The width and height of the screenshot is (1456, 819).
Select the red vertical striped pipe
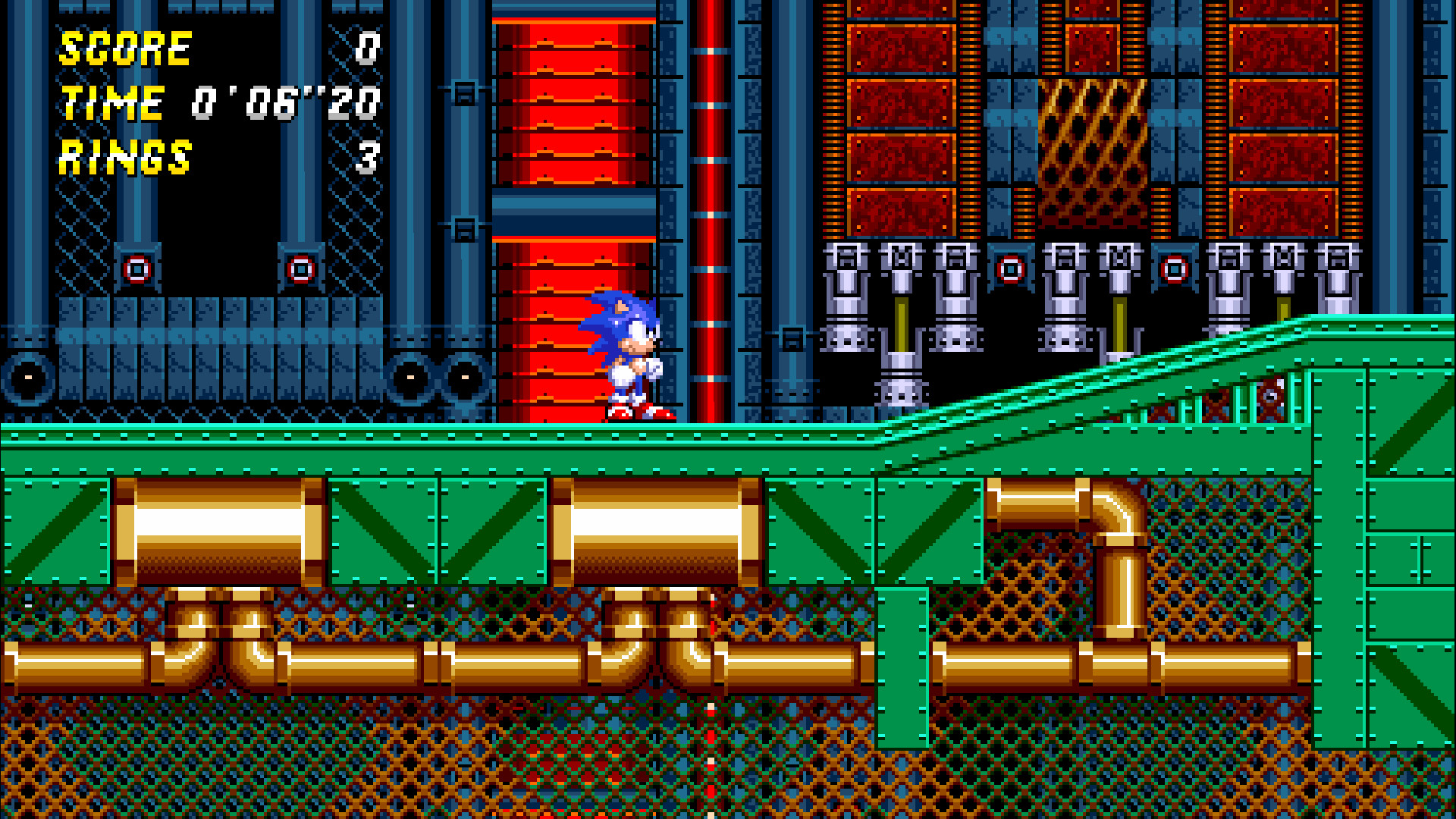tap(709, 152)
